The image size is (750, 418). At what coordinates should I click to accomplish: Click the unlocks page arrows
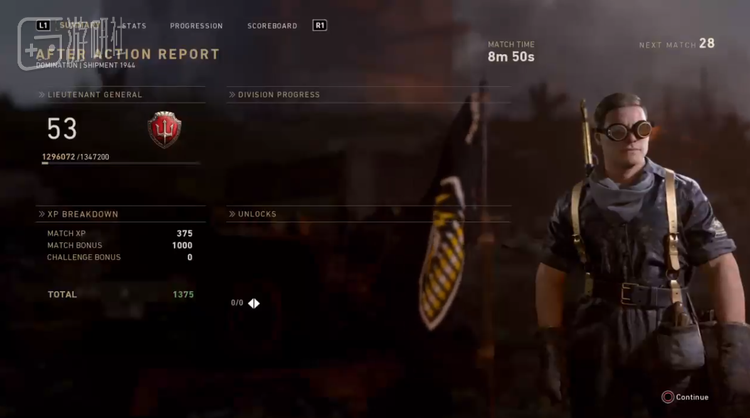[x=254, y=303]
